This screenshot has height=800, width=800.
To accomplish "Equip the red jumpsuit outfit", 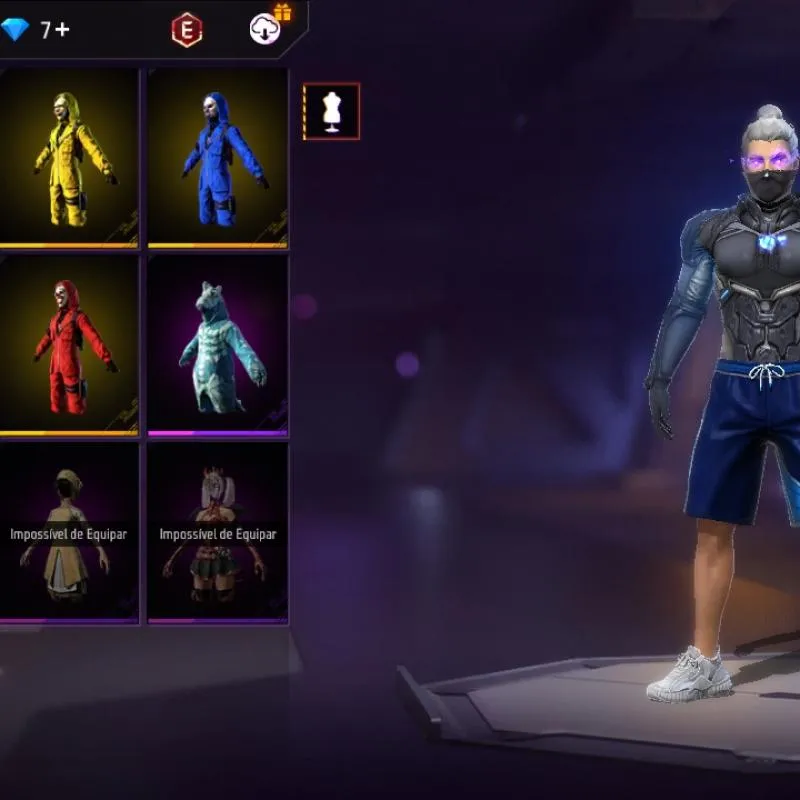I will point(68,345).
